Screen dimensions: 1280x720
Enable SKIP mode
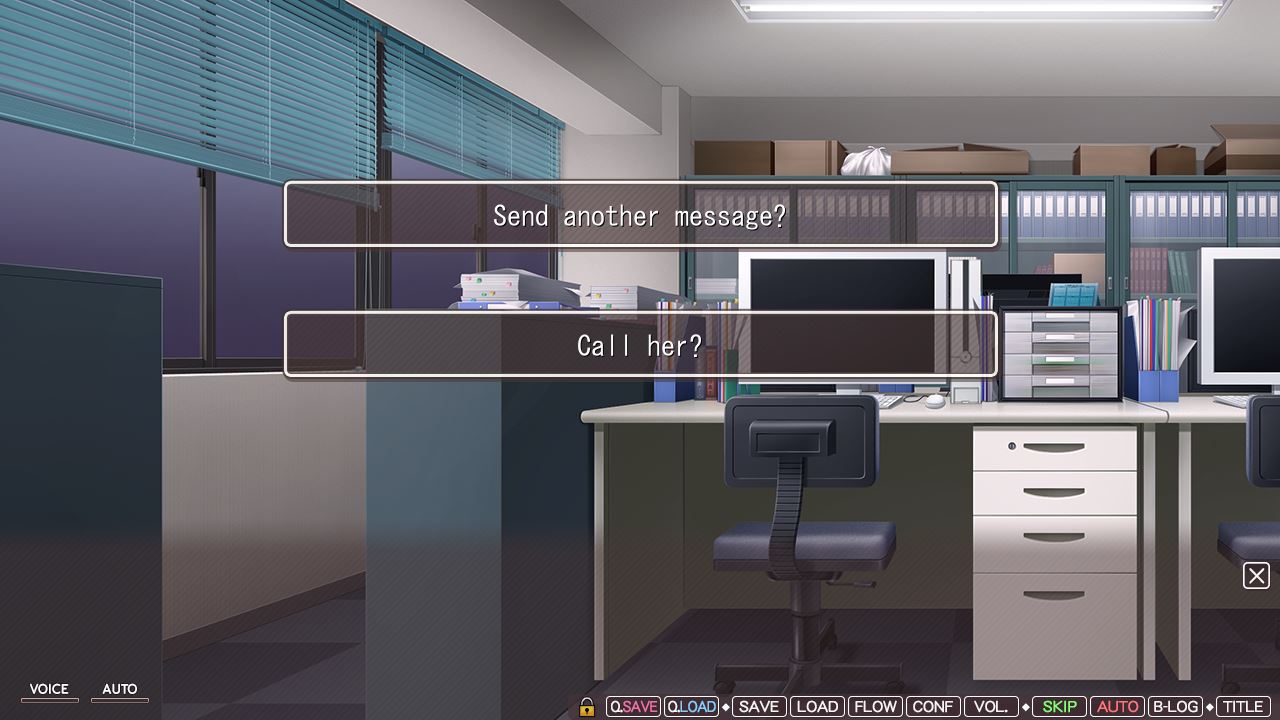(x=1060, y=706)
